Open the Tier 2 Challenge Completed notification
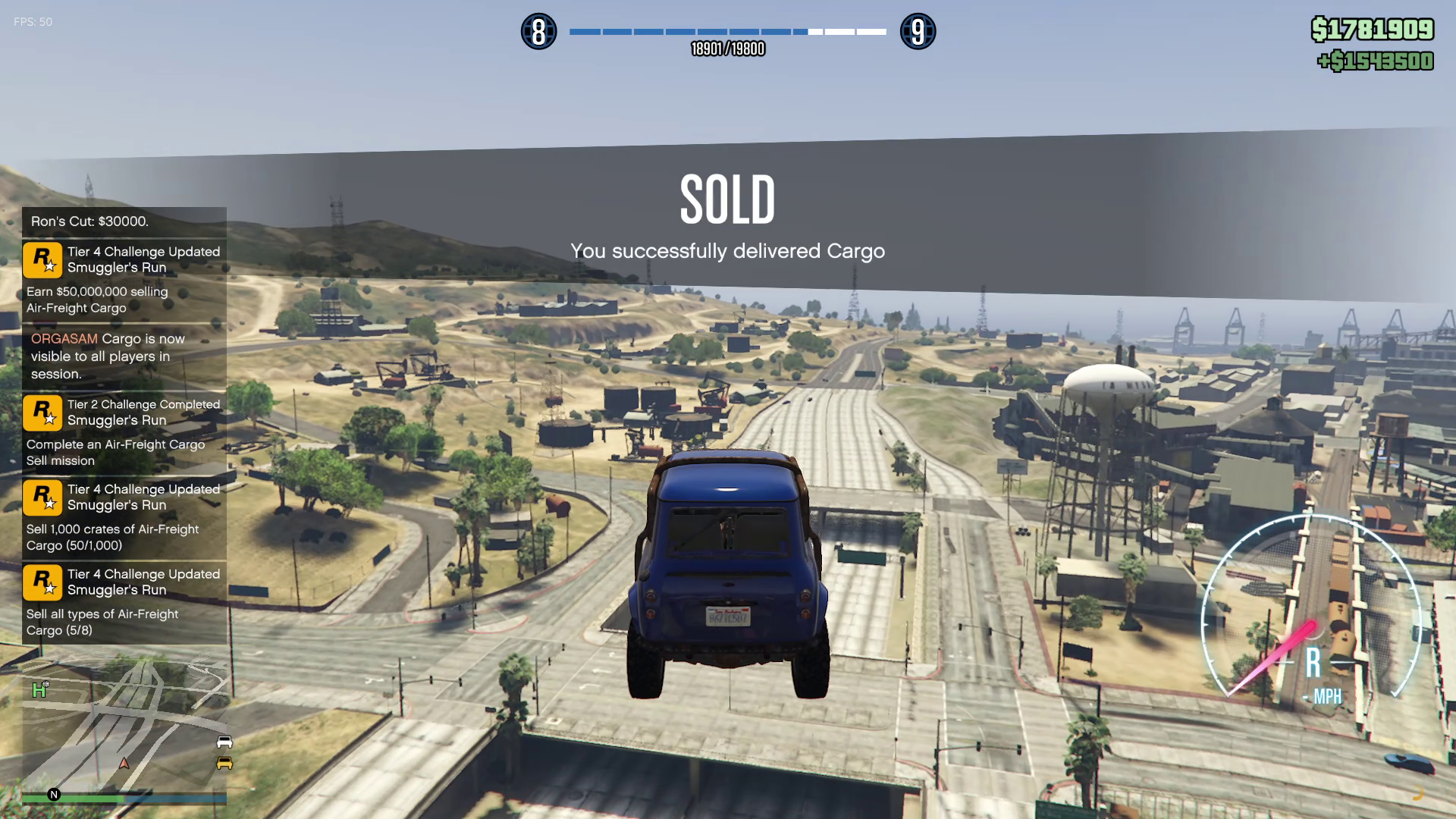Image resolution: width=1456 pixels, height=819 pixels. (124, 431)
